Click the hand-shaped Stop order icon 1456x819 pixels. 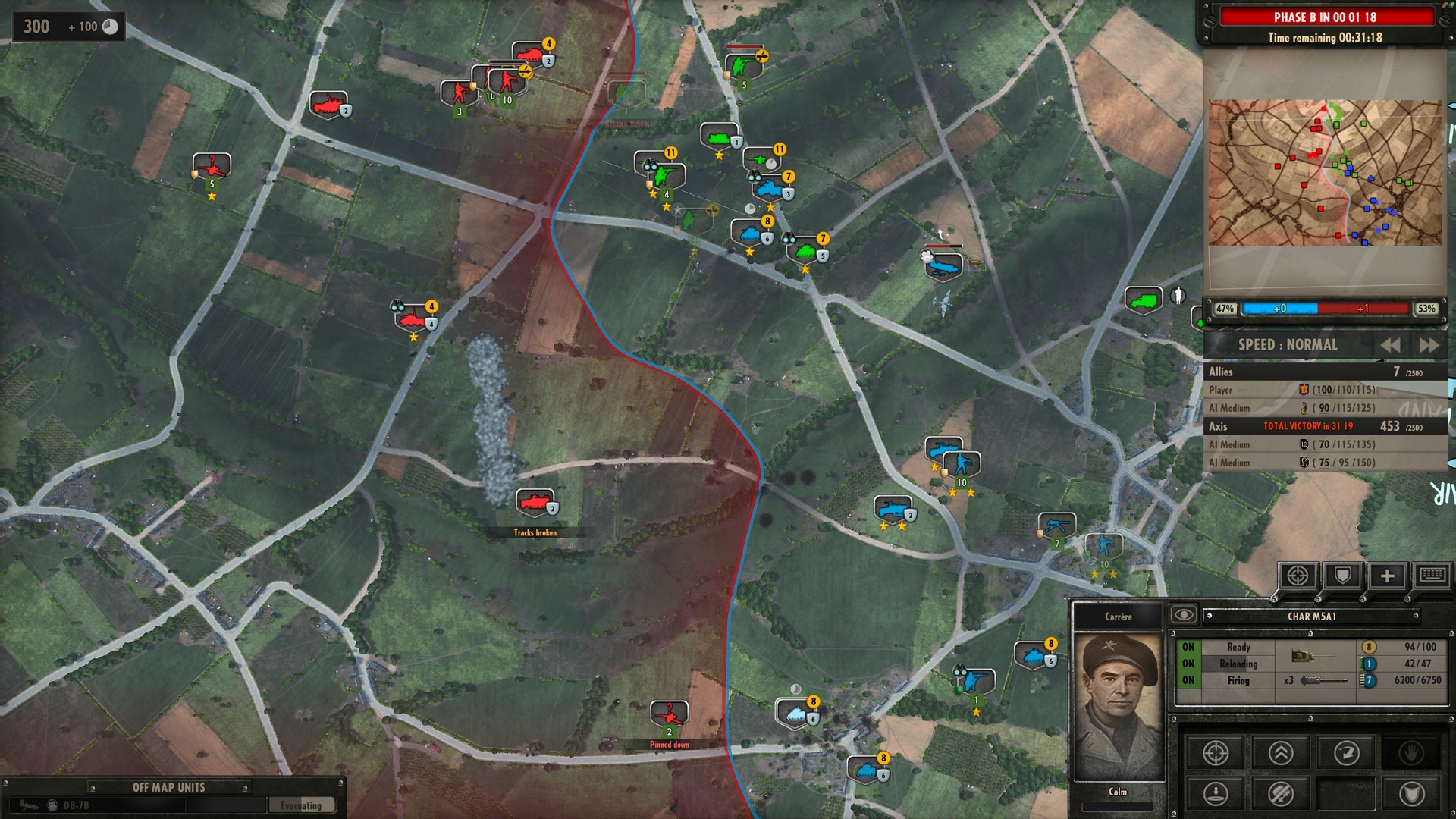click(1412, 753)
